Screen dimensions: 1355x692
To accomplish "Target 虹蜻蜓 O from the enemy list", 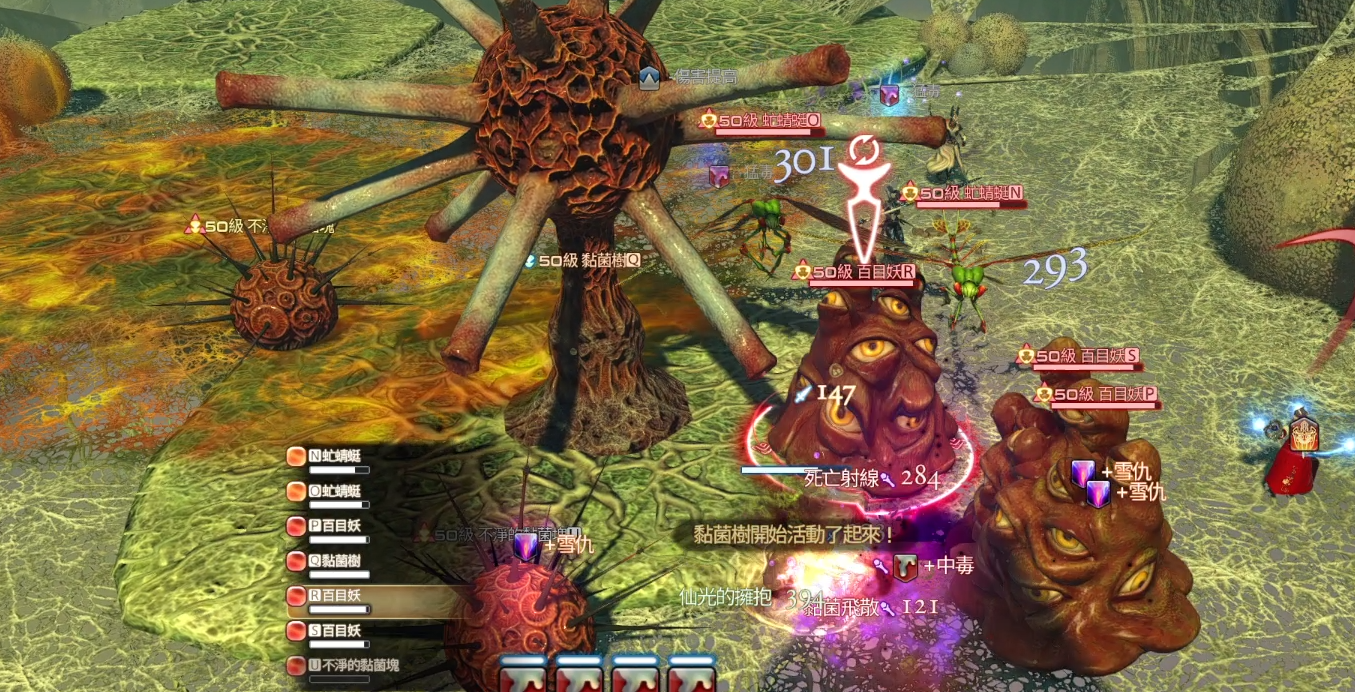I will pyautogui.click(x=335, y=492).
